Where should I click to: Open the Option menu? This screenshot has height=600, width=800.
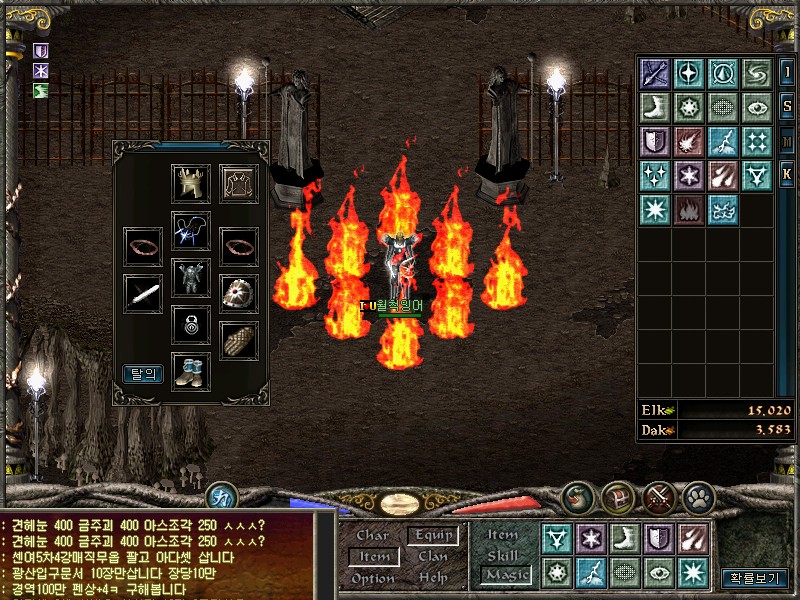[x=372, y=578]
